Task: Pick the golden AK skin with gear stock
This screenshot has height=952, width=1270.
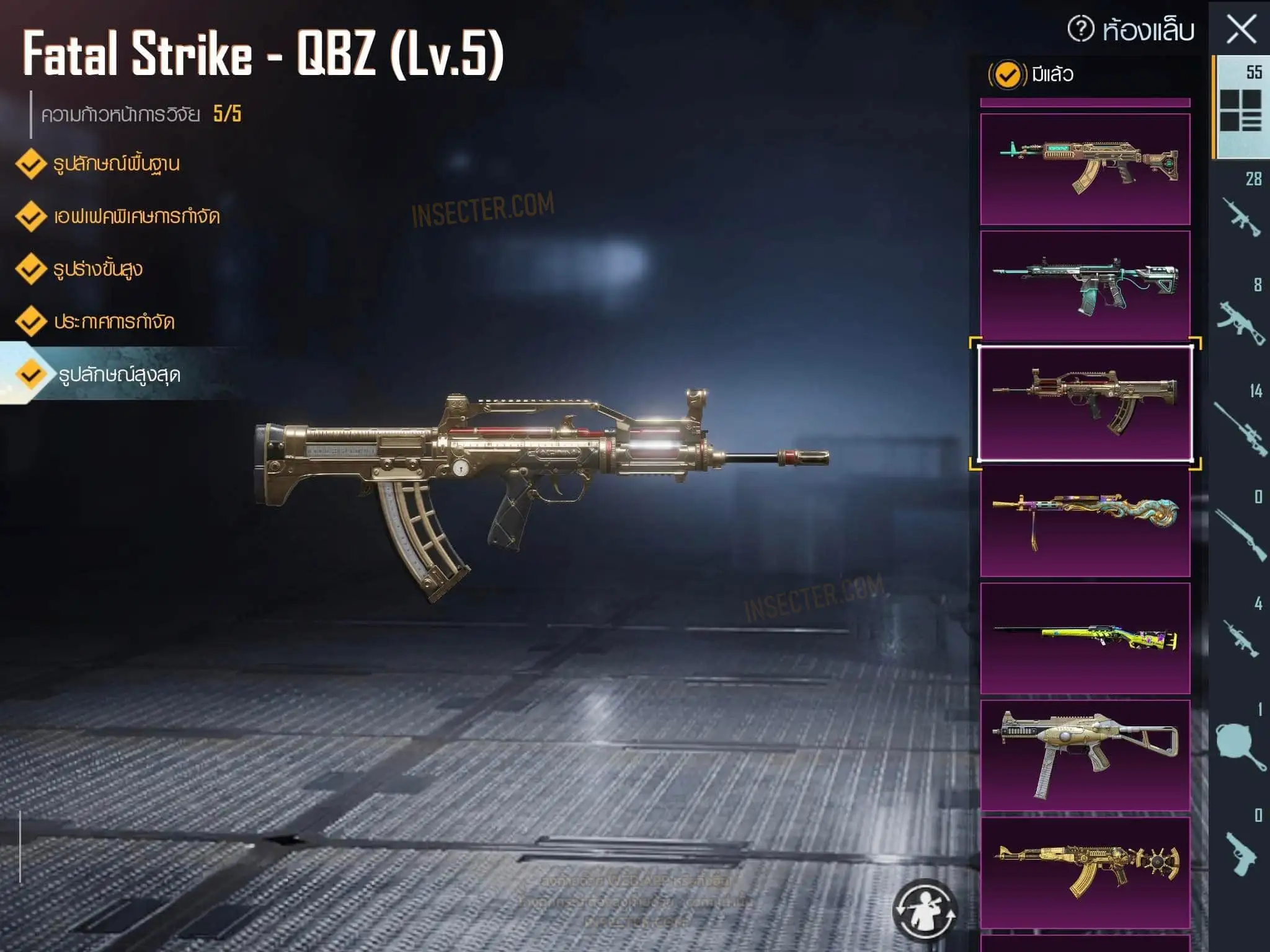Action: click(1085, 873)
